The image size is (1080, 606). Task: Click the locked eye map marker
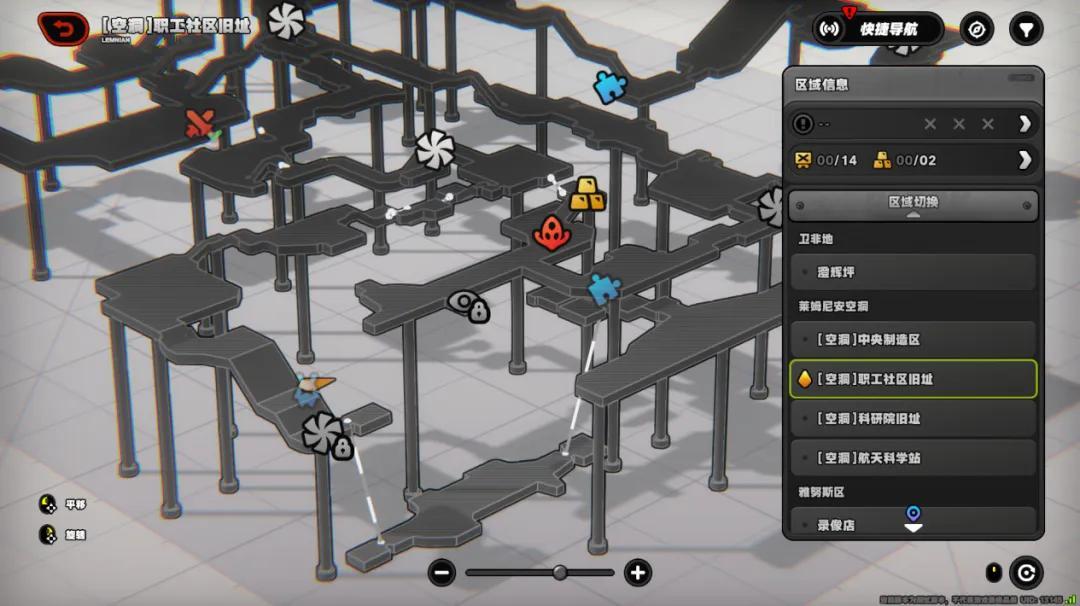468,306
